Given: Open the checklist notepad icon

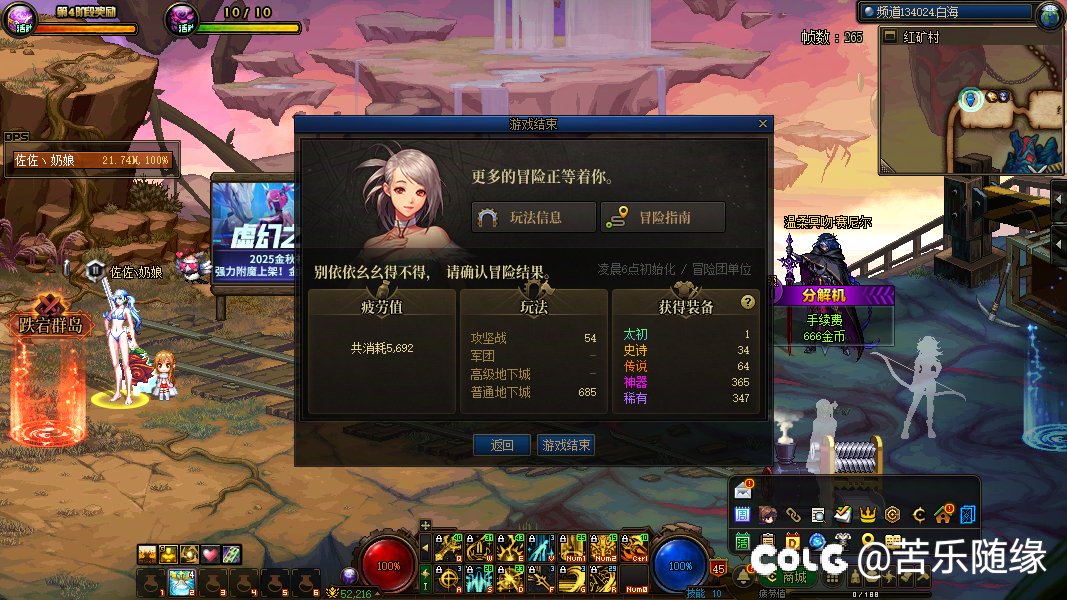Looking at the screenshot, I should pyautogui.click(x=843, y=514).
